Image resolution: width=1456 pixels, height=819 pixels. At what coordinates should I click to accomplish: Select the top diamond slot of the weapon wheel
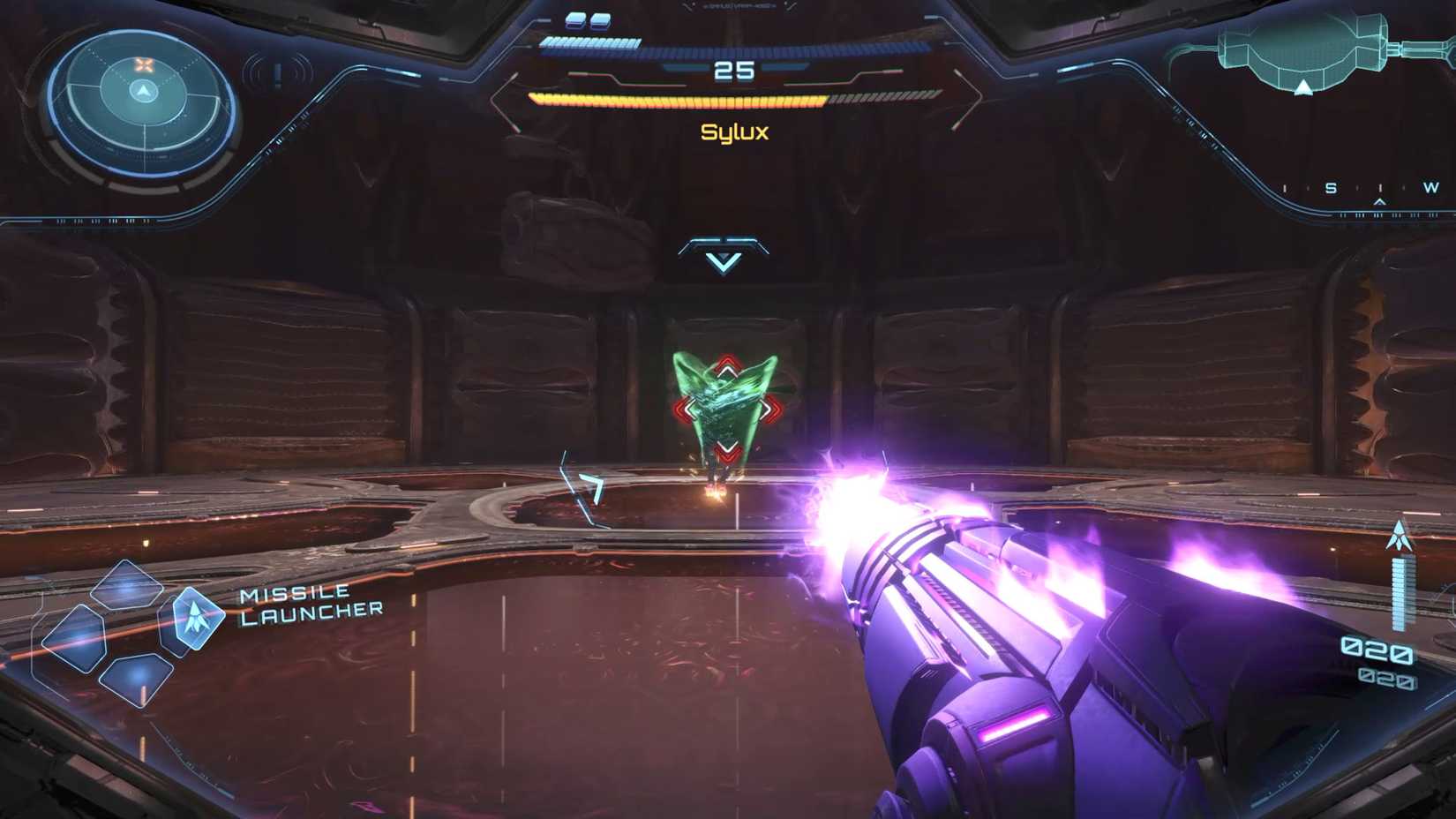pos(126,589)
